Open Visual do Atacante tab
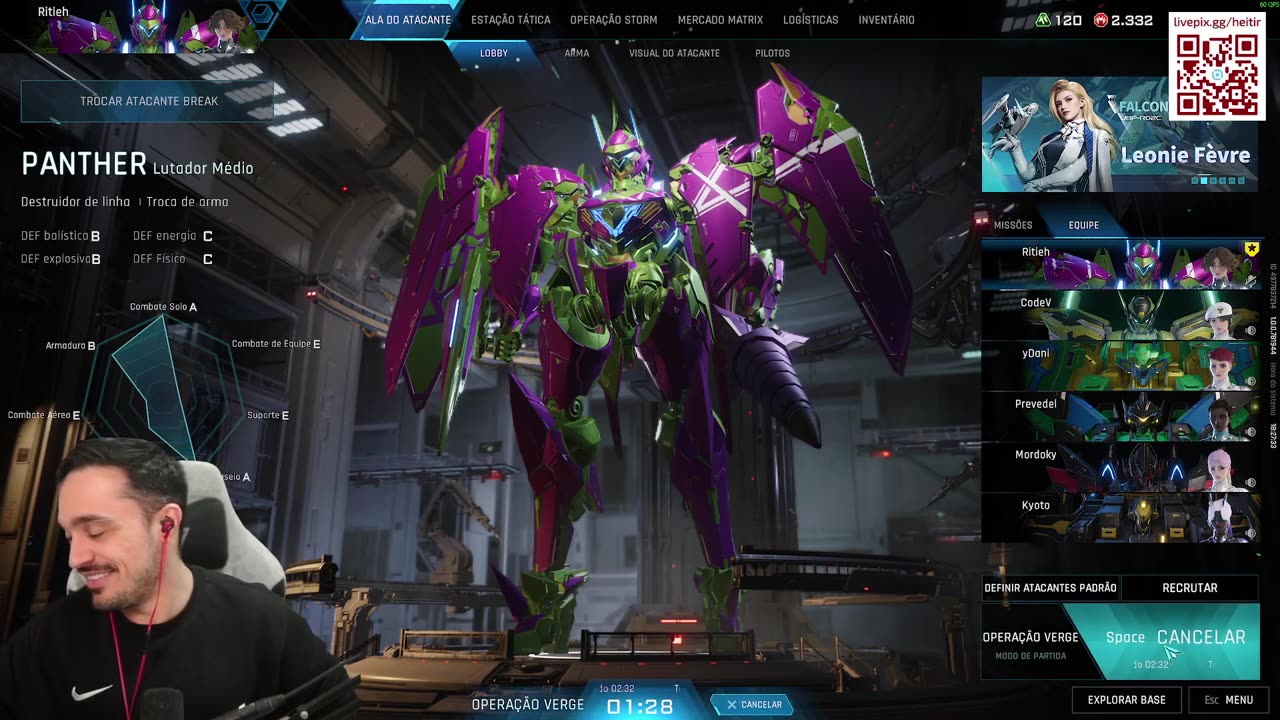 click(x=674, y=53)
